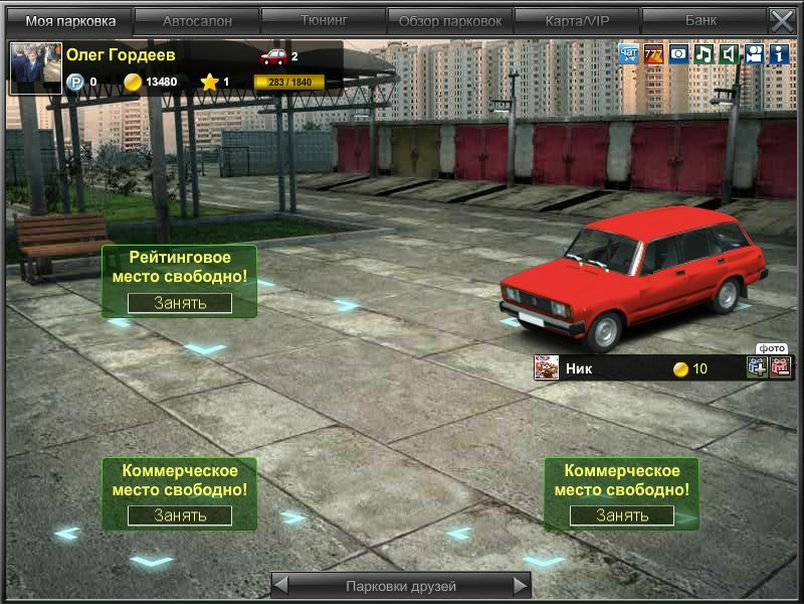804x604 pixels.
Task: Open the Банк tab
Action: (x=701, y=20)
